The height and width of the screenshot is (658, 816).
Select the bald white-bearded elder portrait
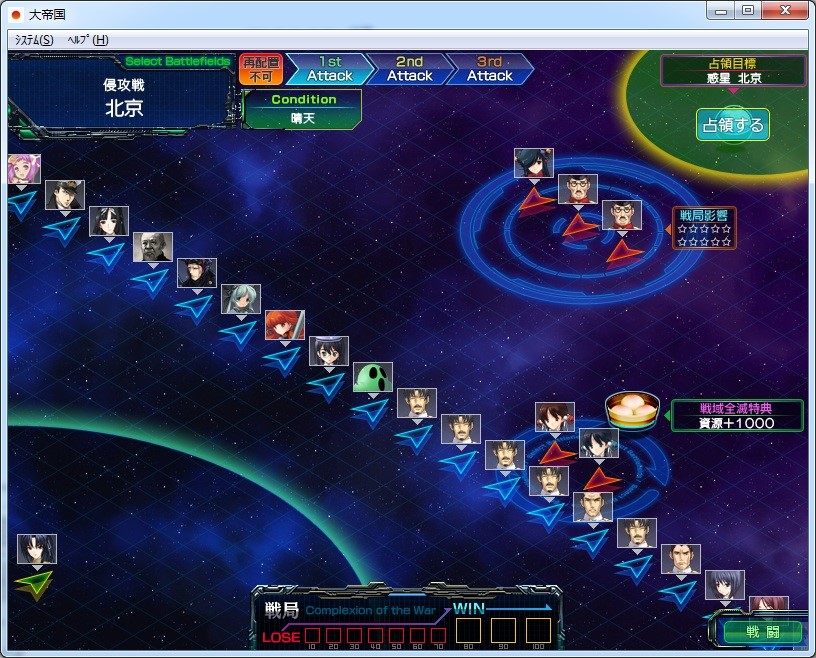[x=152, y=247]
